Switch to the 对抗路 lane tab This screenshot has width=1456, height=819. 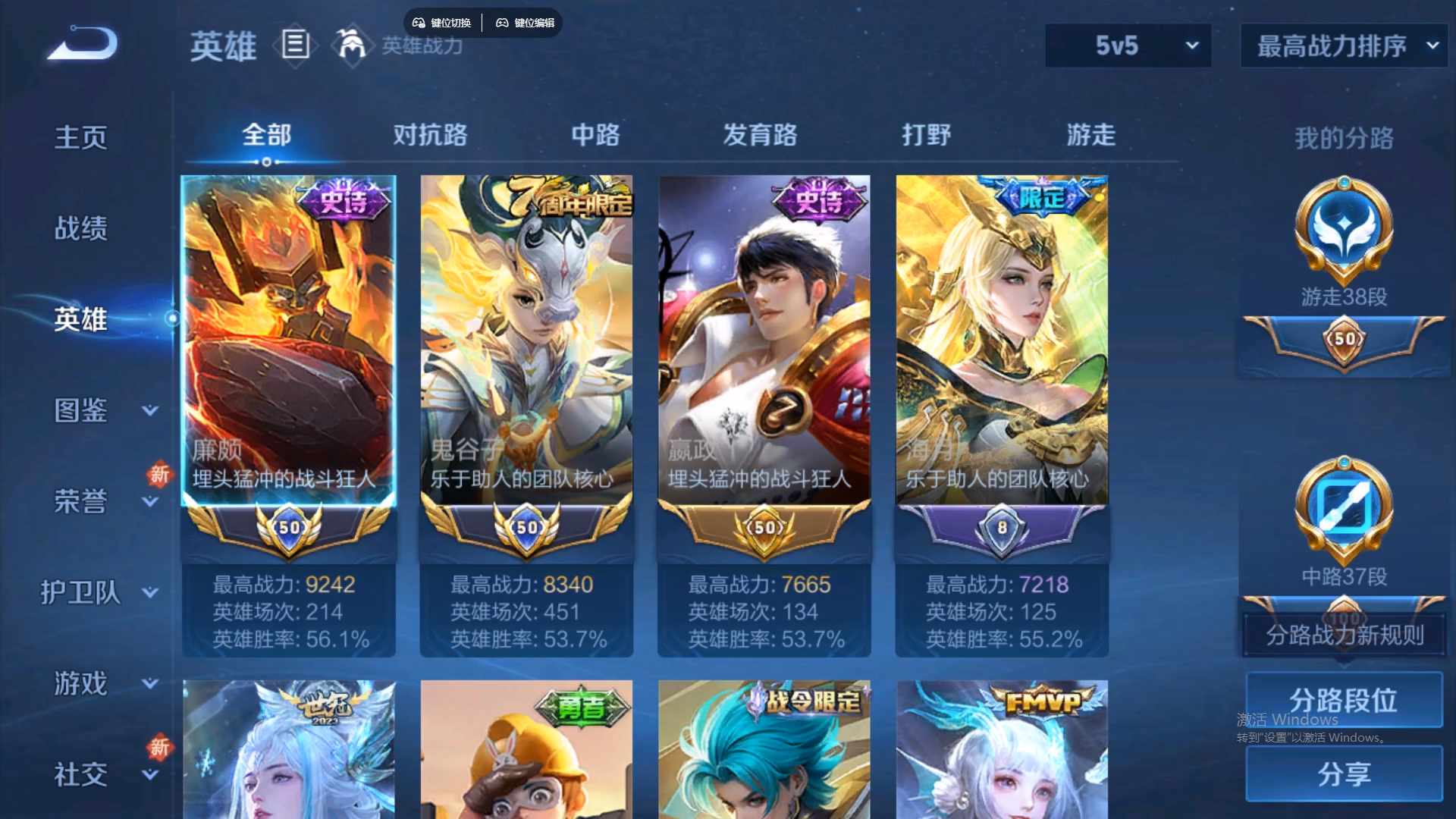(430, 135)
